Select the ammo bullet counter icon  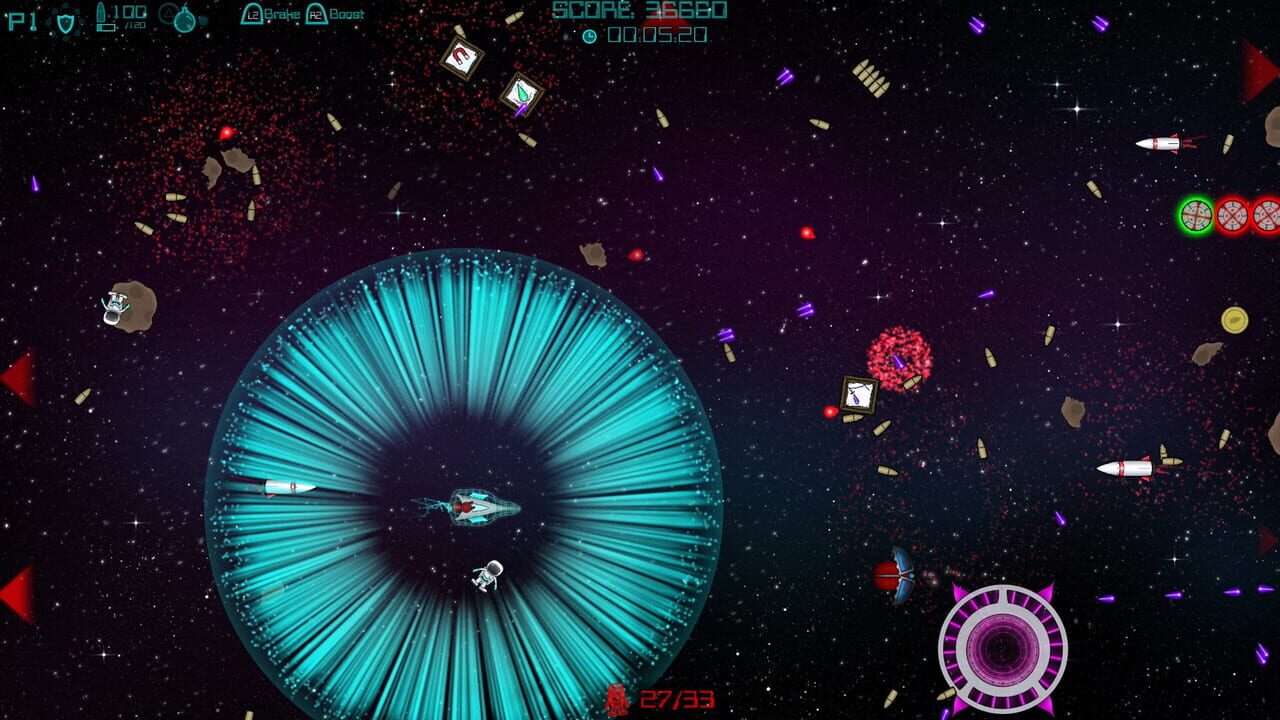(102, 17)
